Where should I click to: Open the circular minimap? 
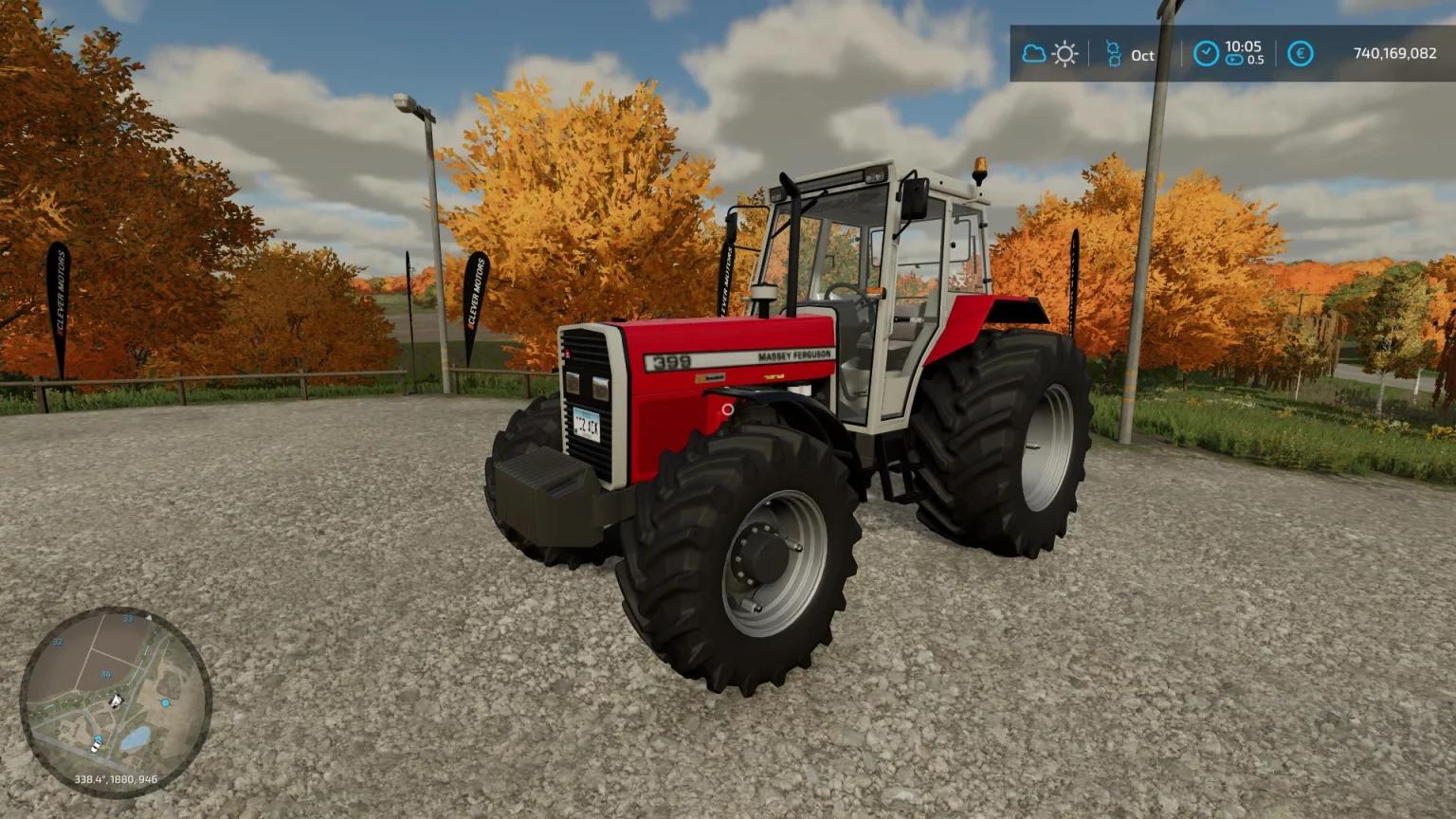[116, 701]
